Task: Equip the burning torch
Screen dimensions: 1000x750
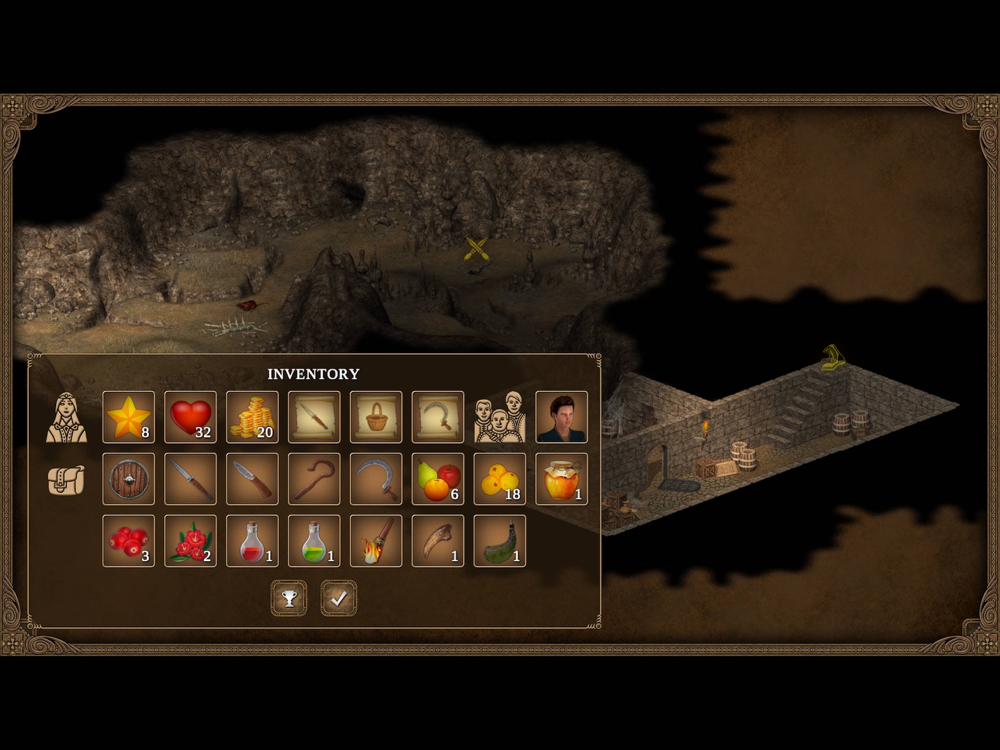Action: click(376, 541)
